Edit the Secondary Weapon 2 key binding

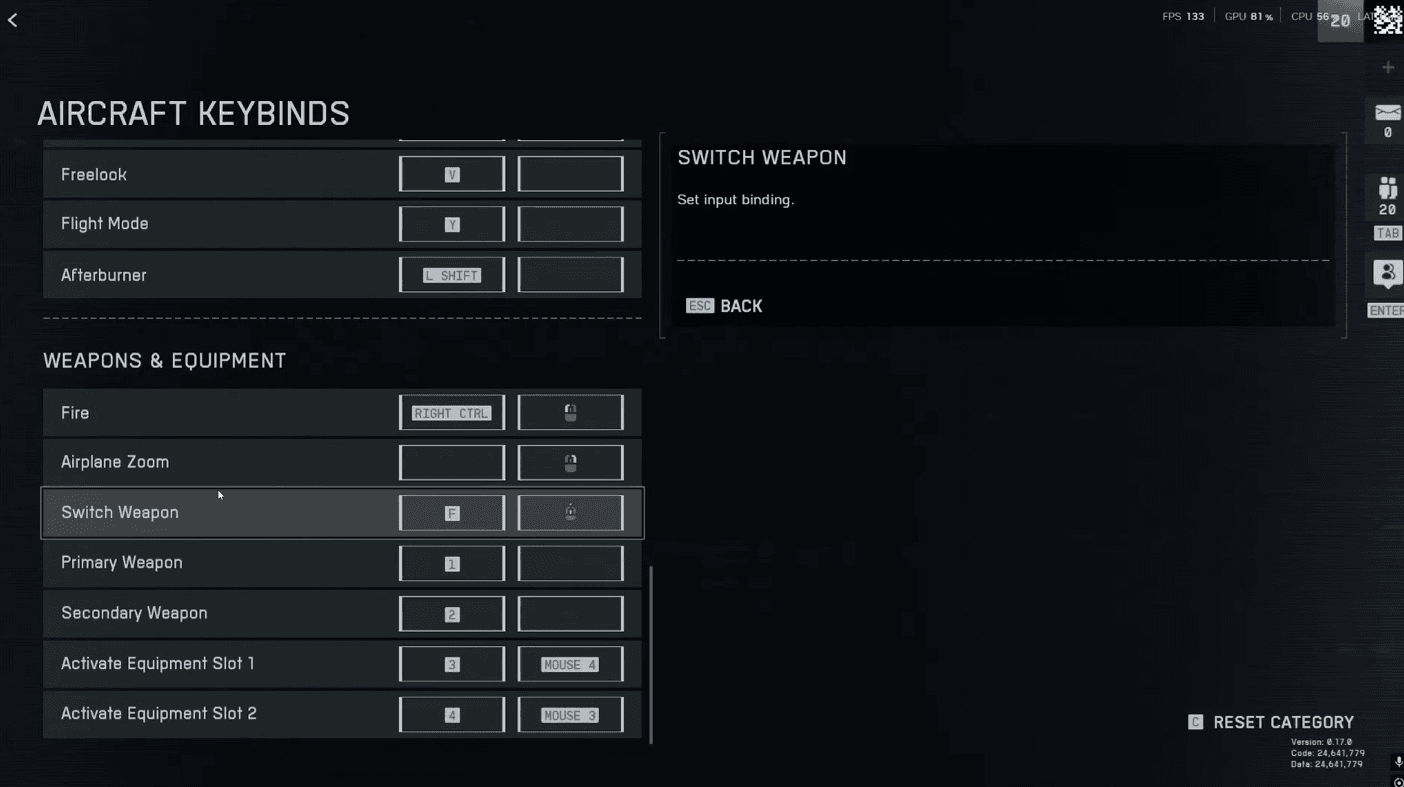click(x=452, y=614)
